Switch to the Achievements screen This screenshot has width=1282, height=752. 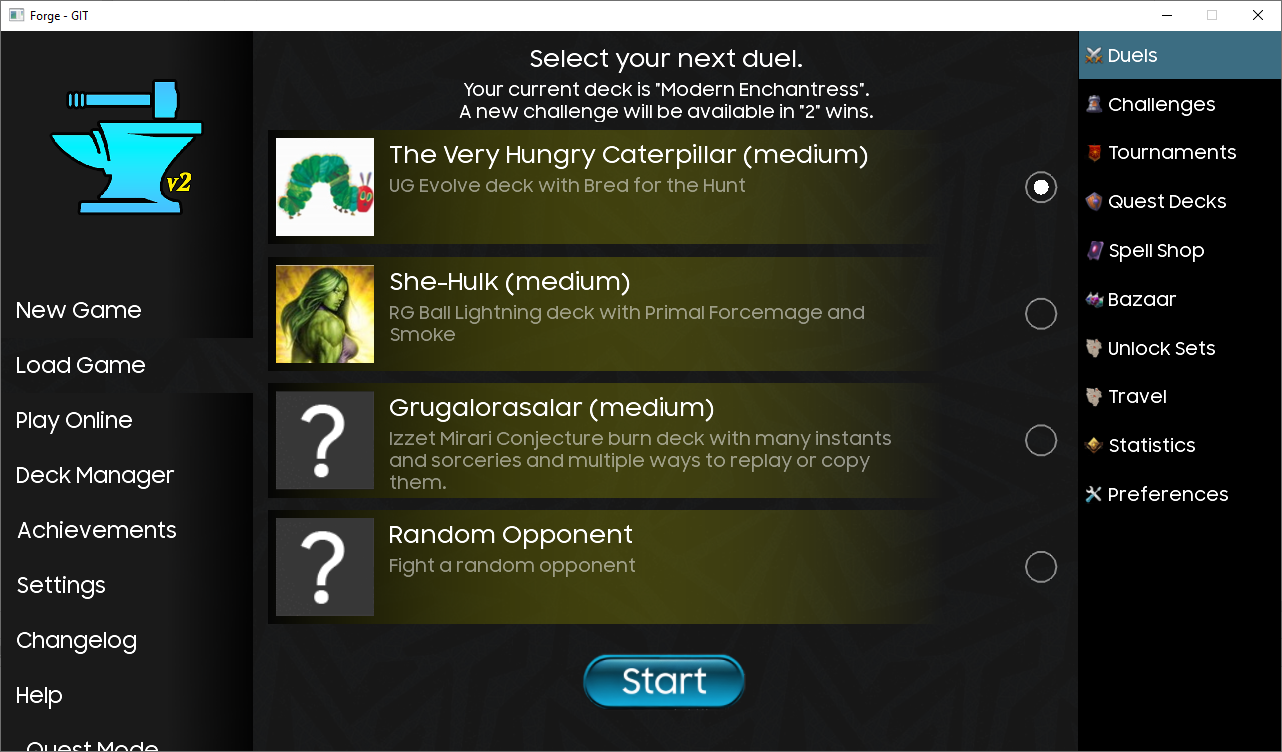pos(96,530)
